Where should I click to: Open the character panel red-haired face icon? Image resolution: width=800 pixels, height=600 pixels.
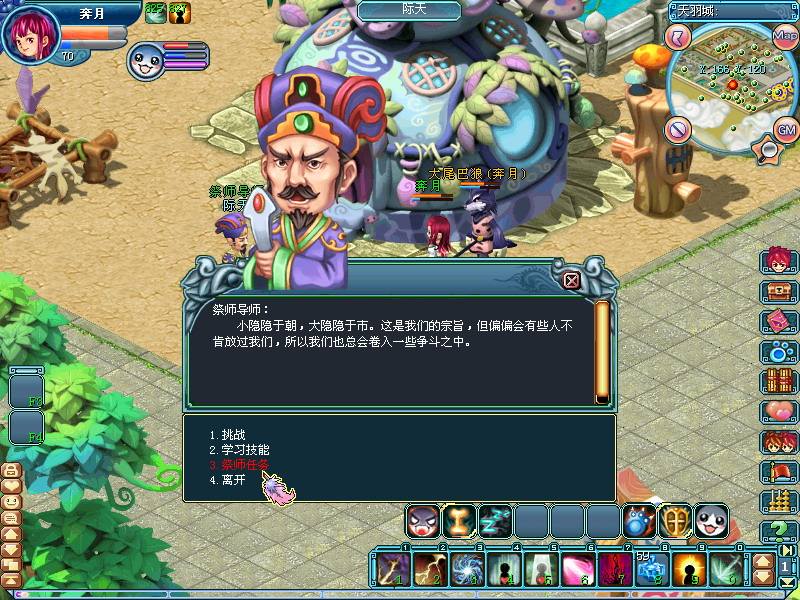779,260
